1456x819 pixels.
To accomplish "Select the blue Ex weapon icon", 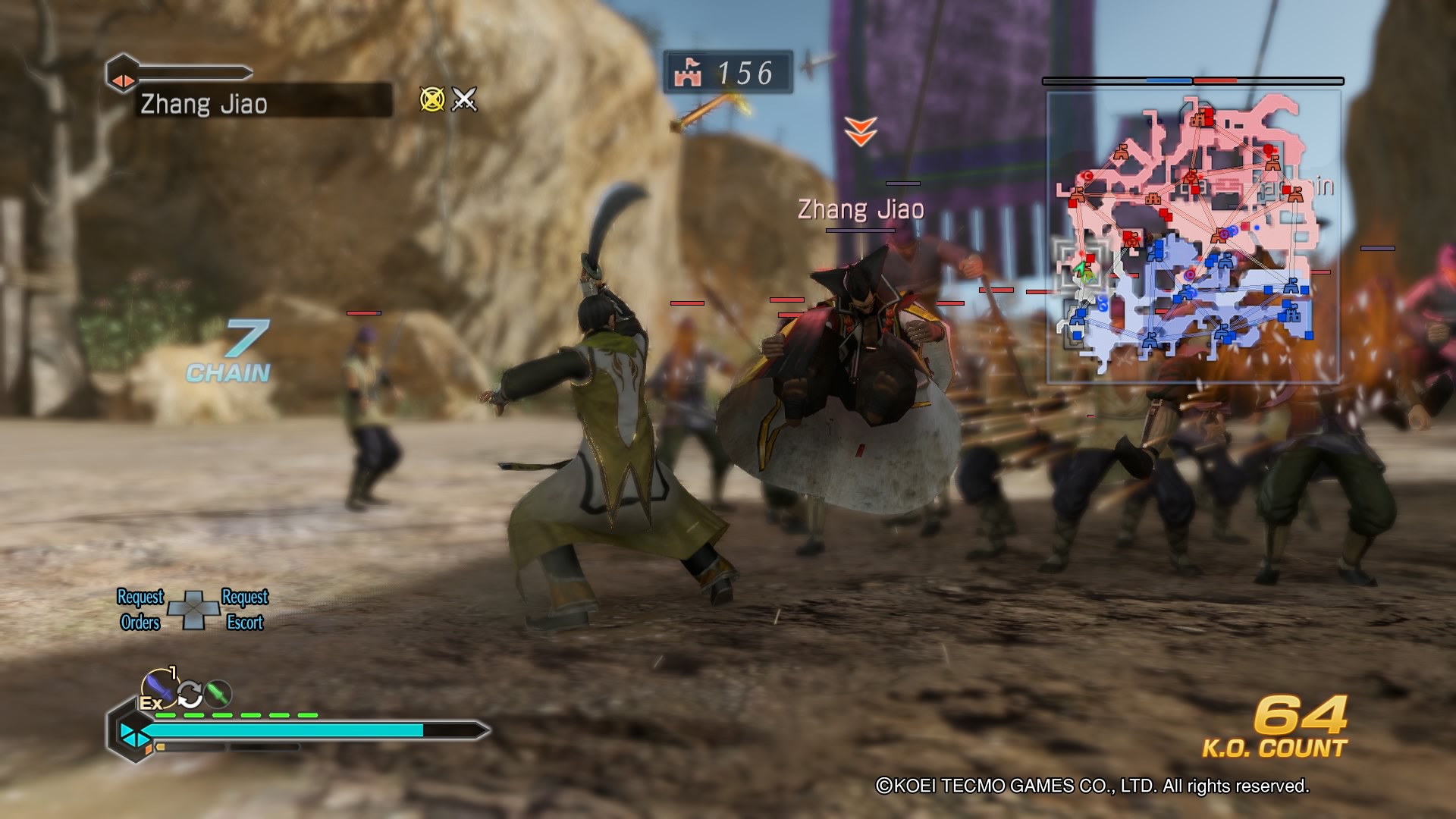I will [158, 686].
